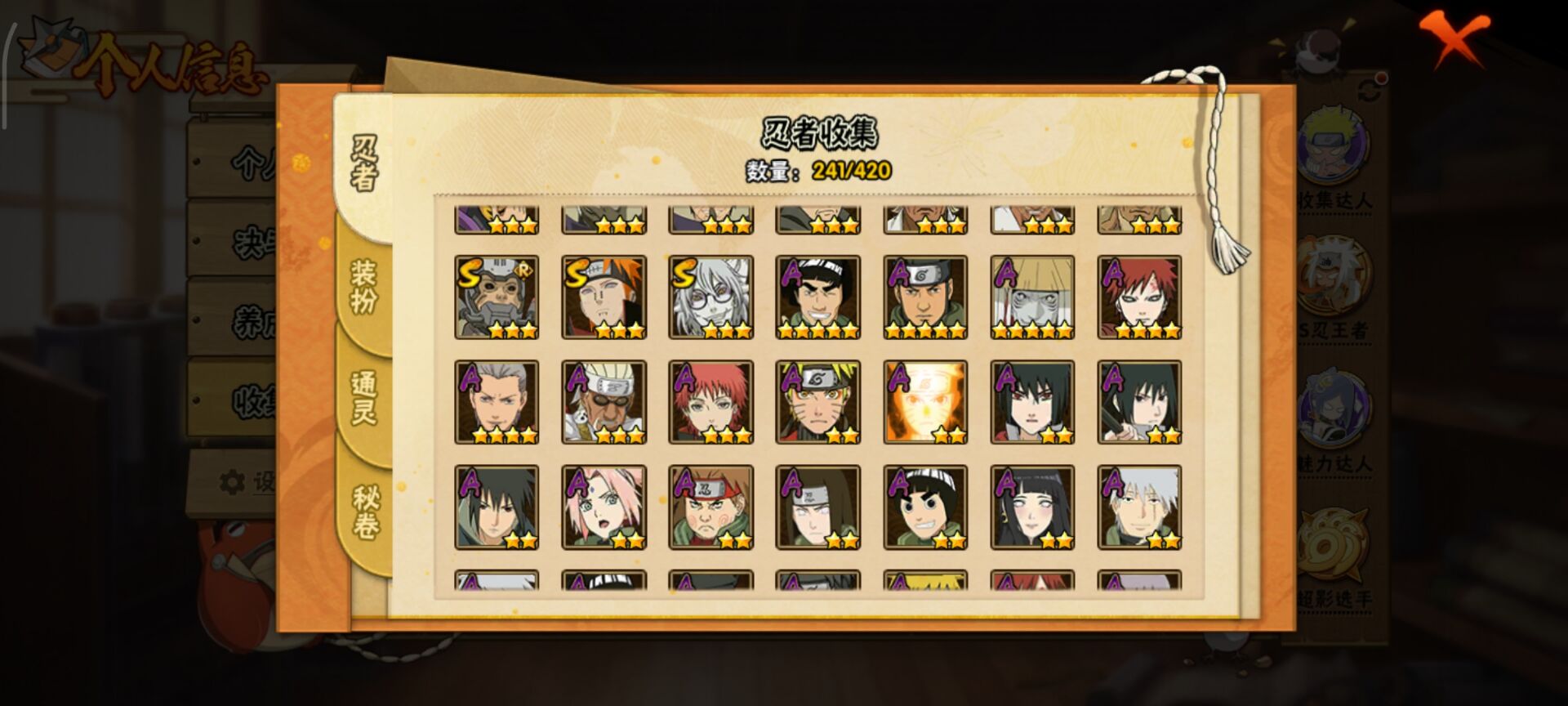Choose the red-haired Sasori ninja card
This screenshot has width=1568, height=706.
pyautogui.click(x=710, y=402)
